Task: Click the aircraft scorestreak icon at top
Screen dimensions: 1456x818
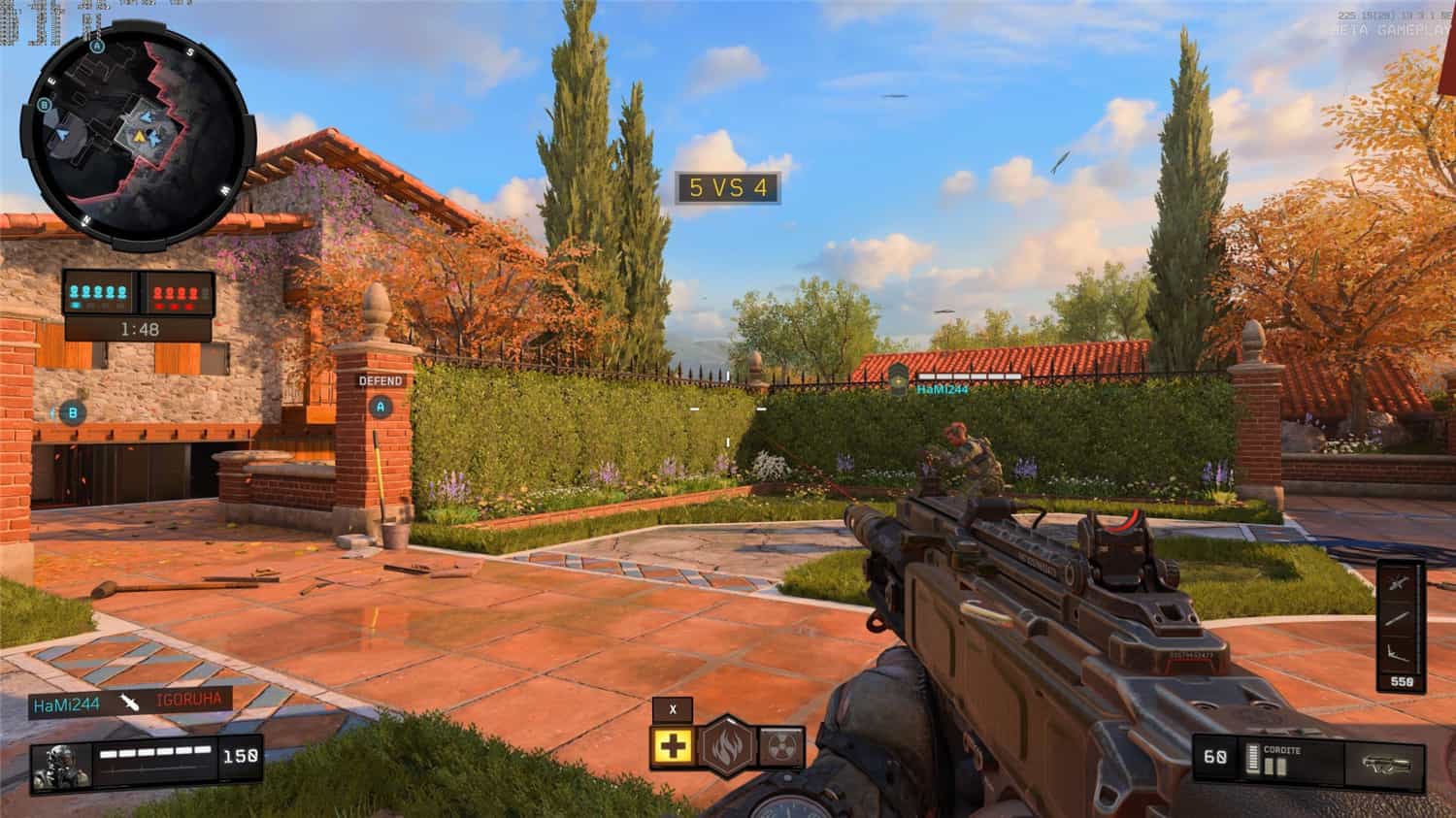Action: (1396, 582)
